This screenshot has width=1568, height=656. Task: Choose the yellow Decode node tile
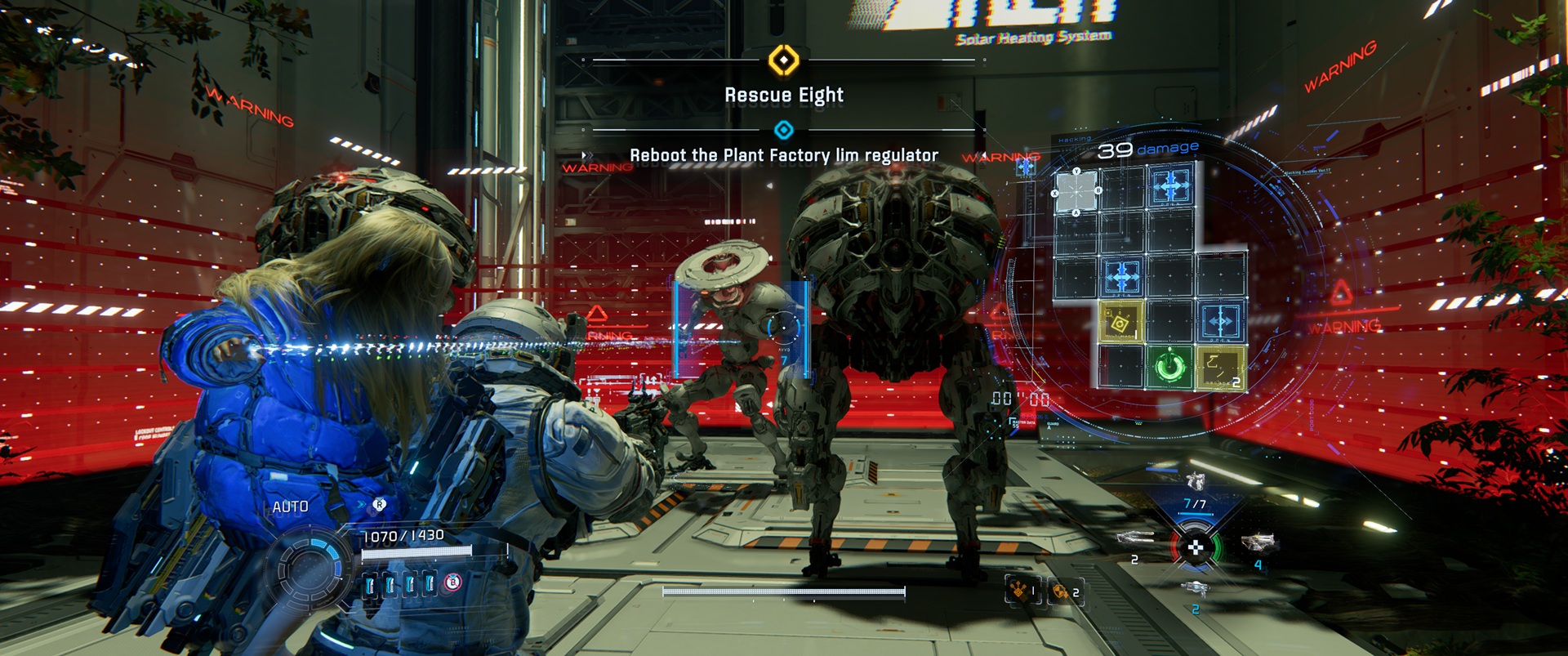[1220, 367]
